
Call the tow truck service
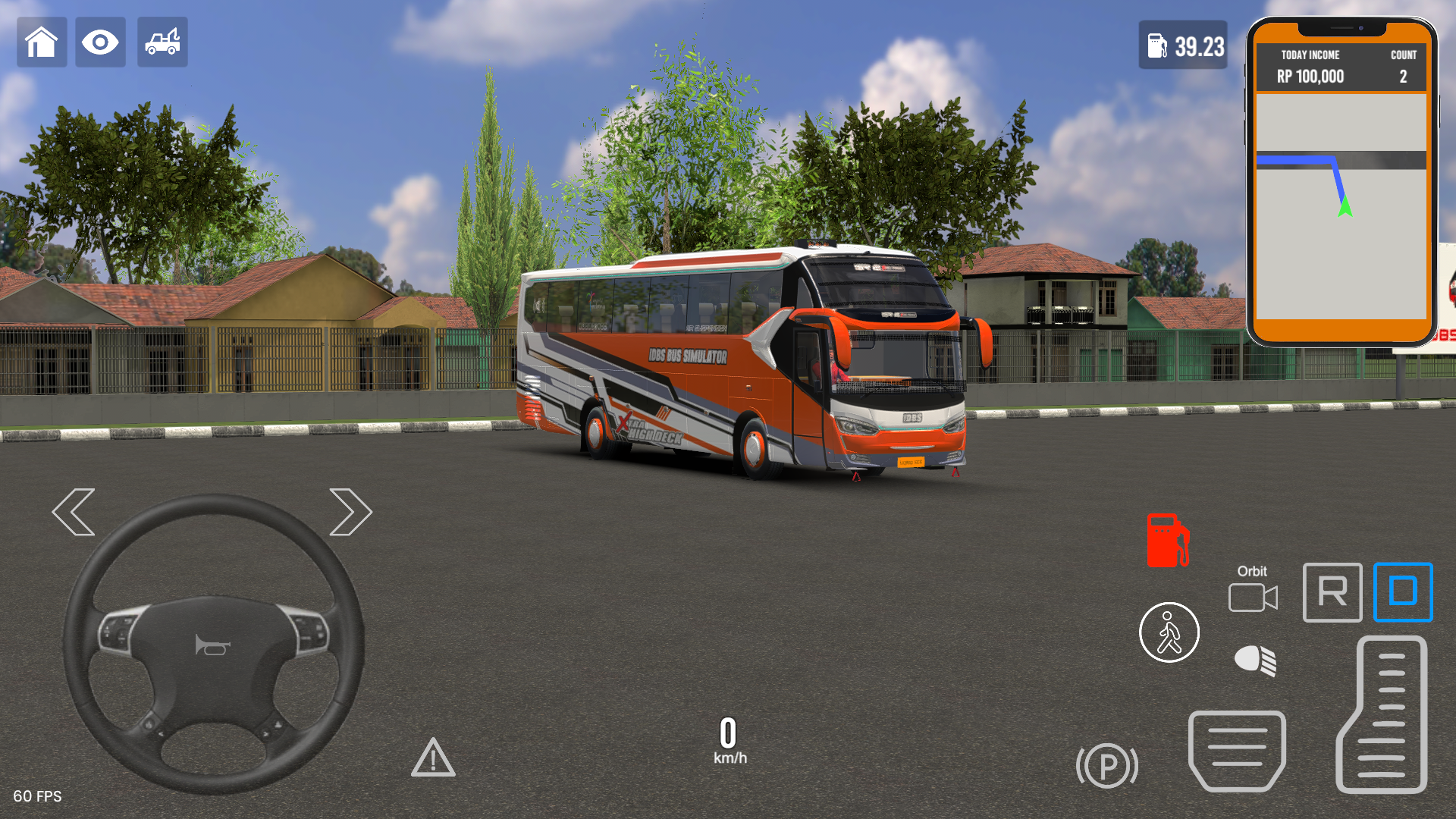[x=162, y=42]
